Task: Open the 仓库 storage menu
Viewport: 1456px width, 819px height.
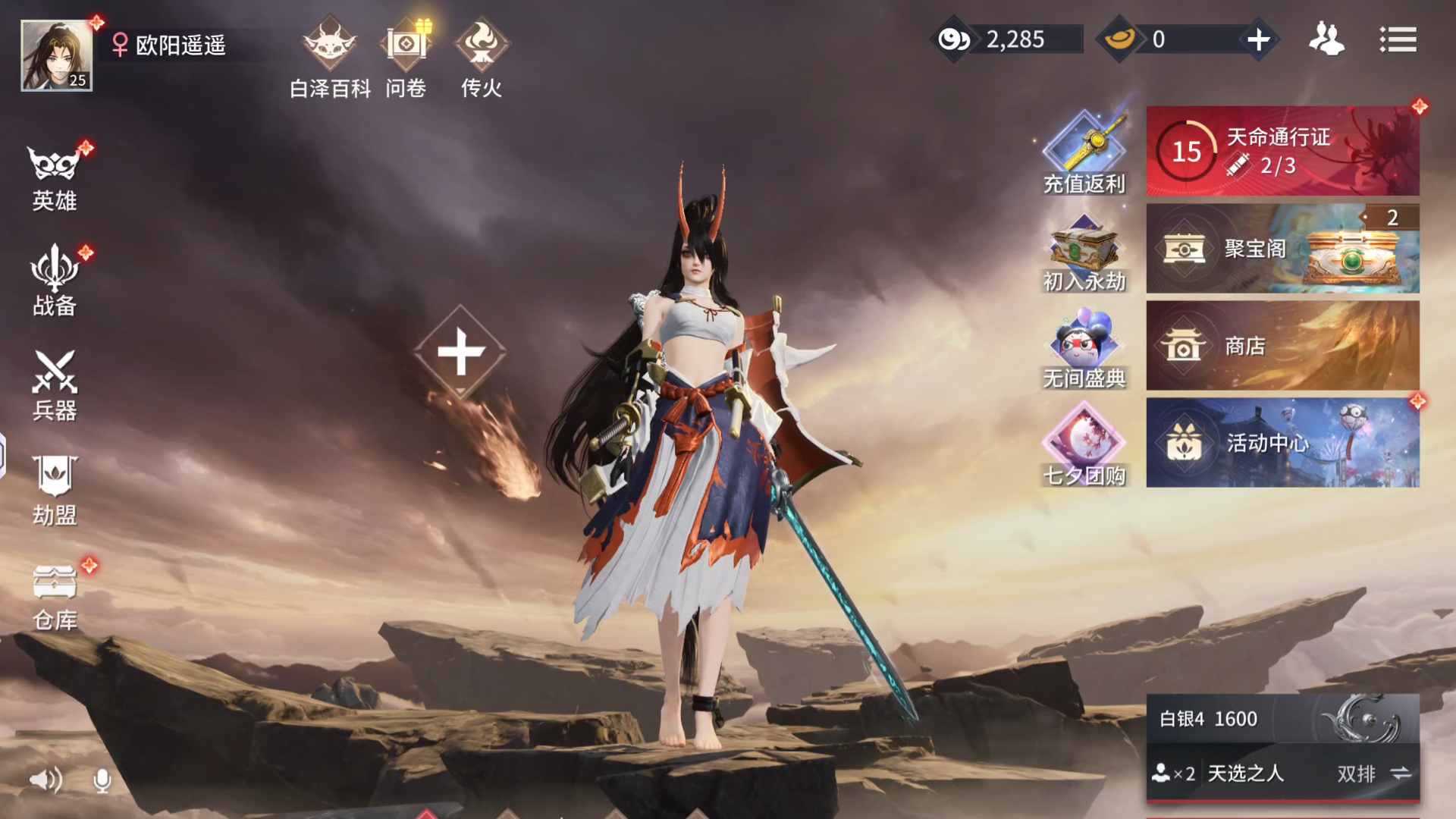Action: [55, 597]
